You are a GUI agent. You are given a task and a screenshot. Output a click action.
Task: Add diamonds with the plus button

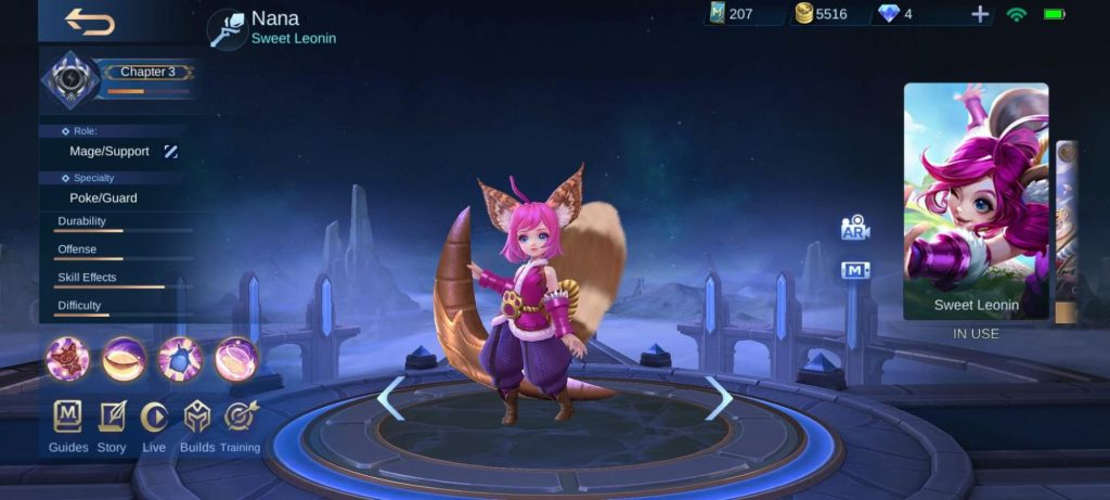point(980,14)
